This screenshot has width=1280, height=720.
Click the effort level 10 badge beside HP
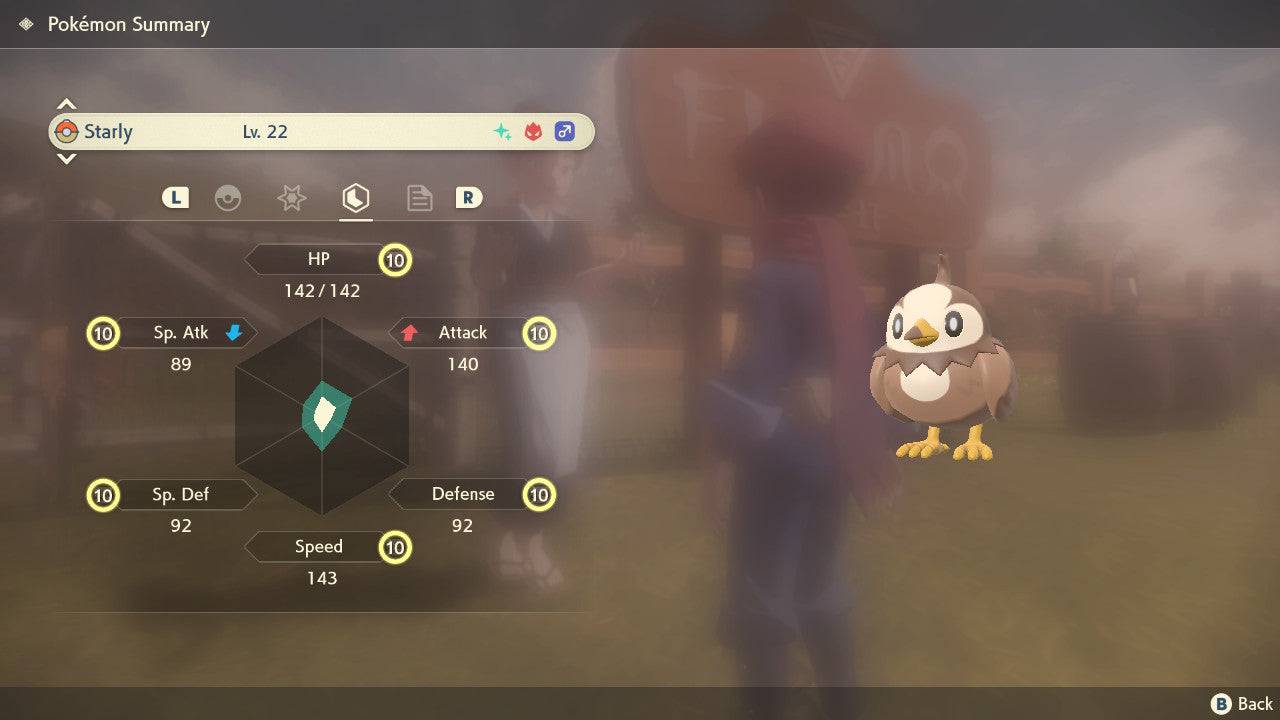[x=395, y=259]
